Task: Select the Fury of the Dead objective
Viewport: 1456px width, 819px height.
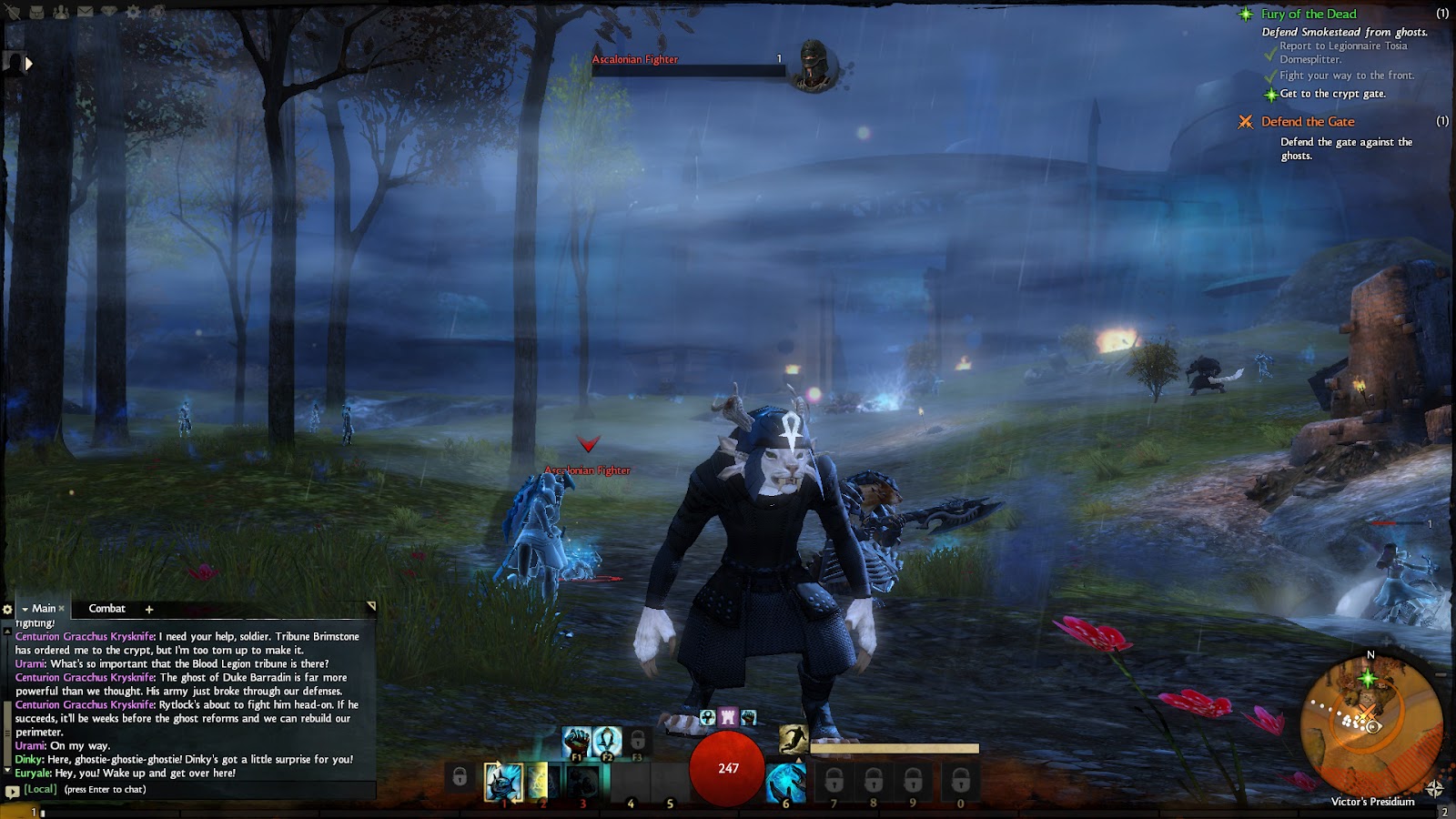Action: [x=1308, y=15]
